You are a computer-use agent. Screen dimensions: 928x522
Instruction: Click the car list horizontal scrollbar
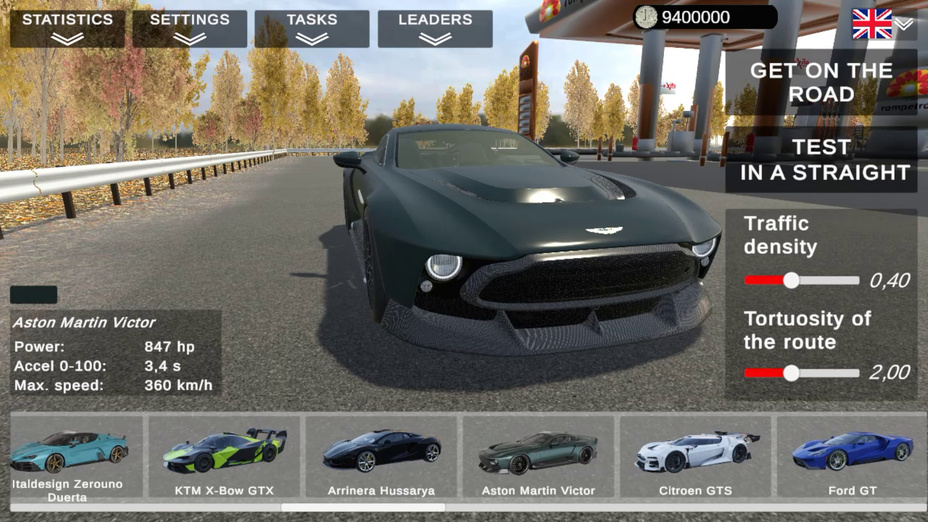click(x=363, y=508)
